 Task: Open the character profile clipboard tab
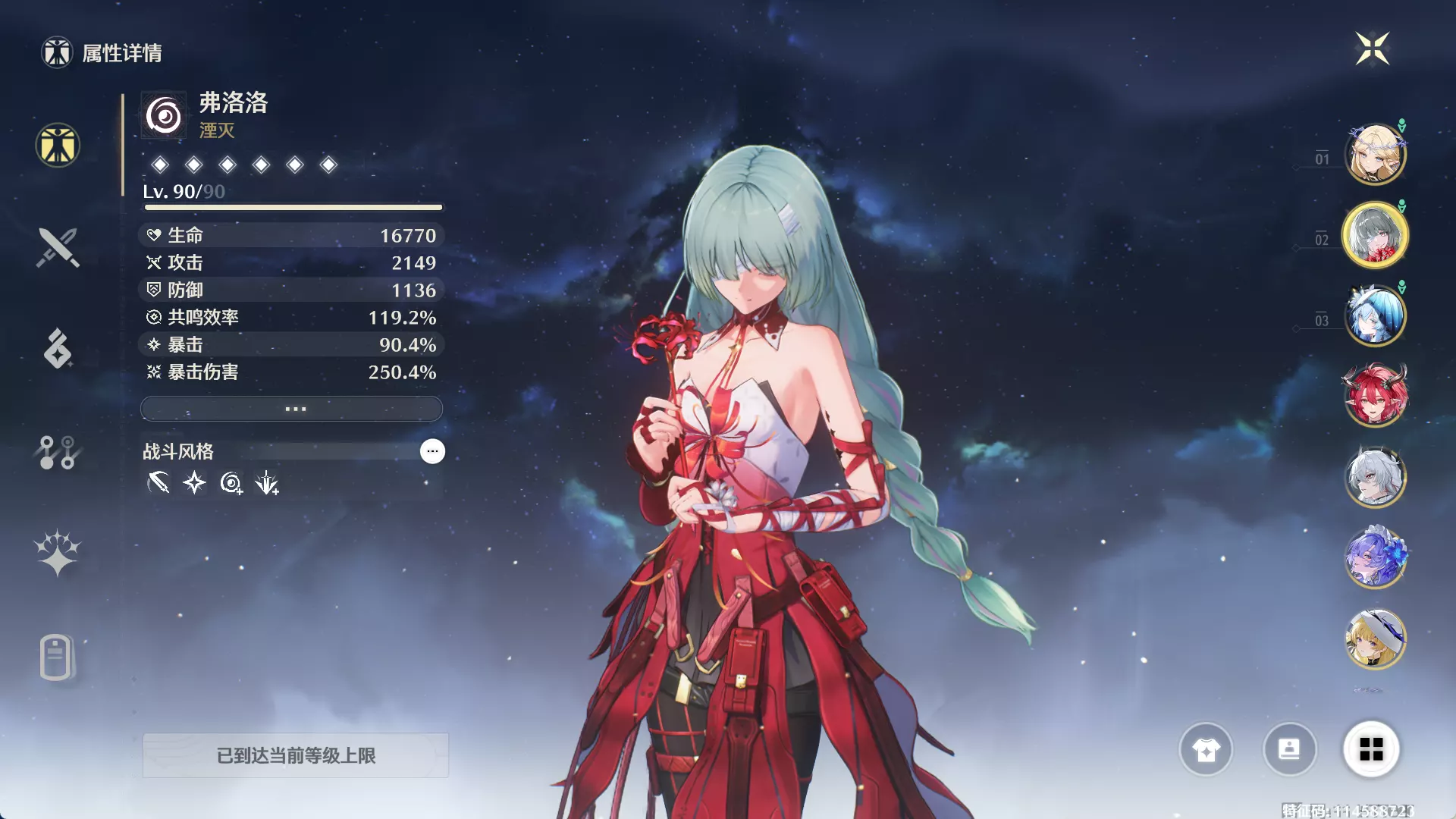[56, 657]
